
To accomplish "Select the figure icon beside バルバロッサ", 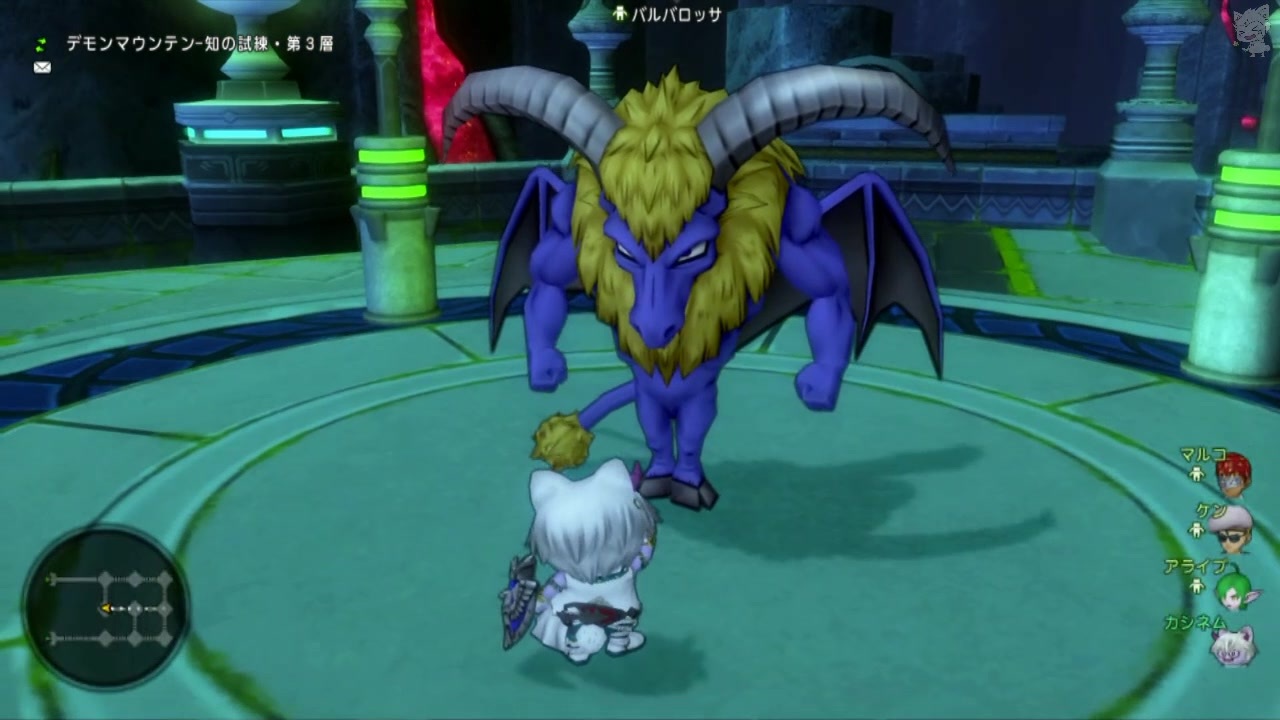I will click(619, 12).
